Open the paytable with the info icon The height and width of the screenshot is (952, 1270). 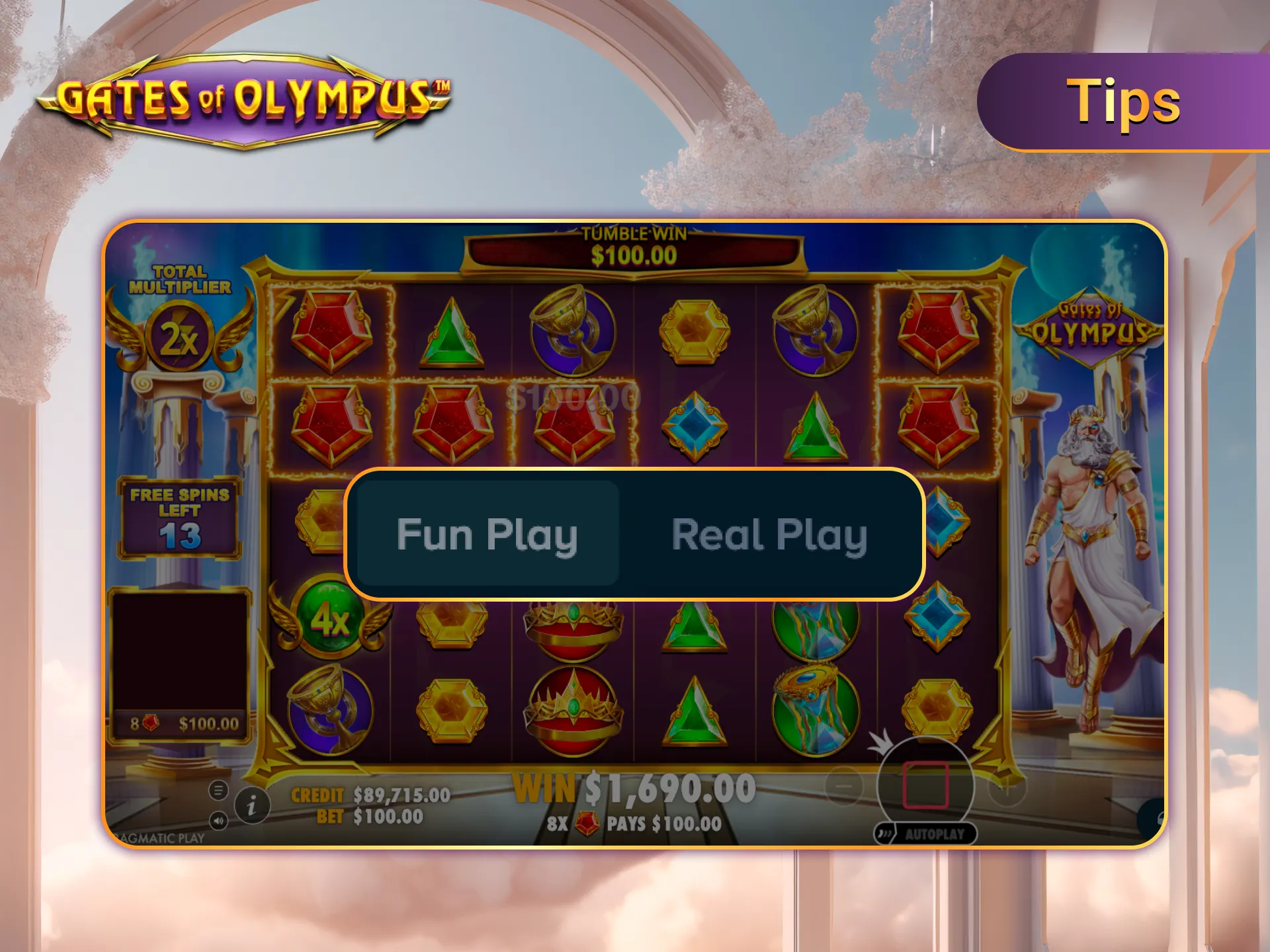[251, 807]
